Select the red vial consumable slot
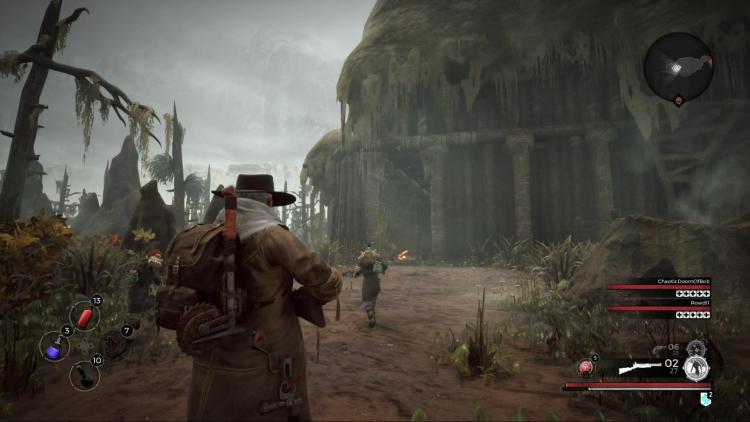The image size is (750, 422). point(85,316)
